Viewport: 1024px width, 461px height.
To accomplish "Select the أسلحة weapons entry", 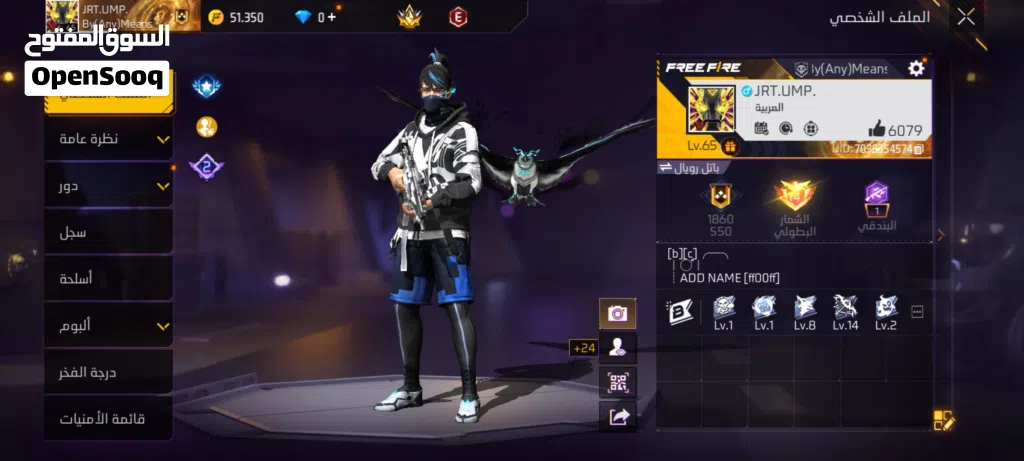I will pos(108,279).
